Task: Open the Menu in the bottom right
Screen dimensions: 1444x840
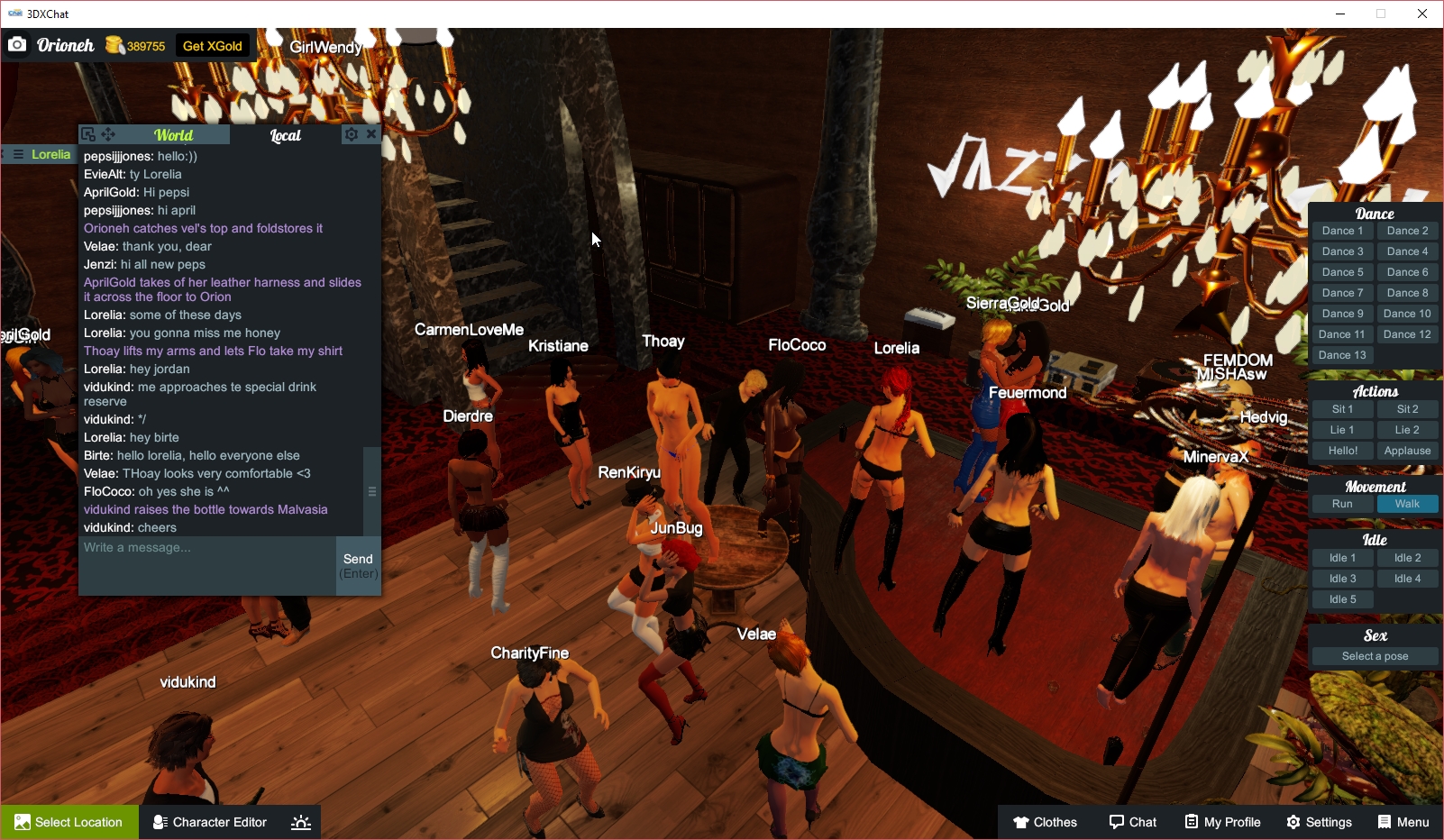Action: (x=1403, y=822)
